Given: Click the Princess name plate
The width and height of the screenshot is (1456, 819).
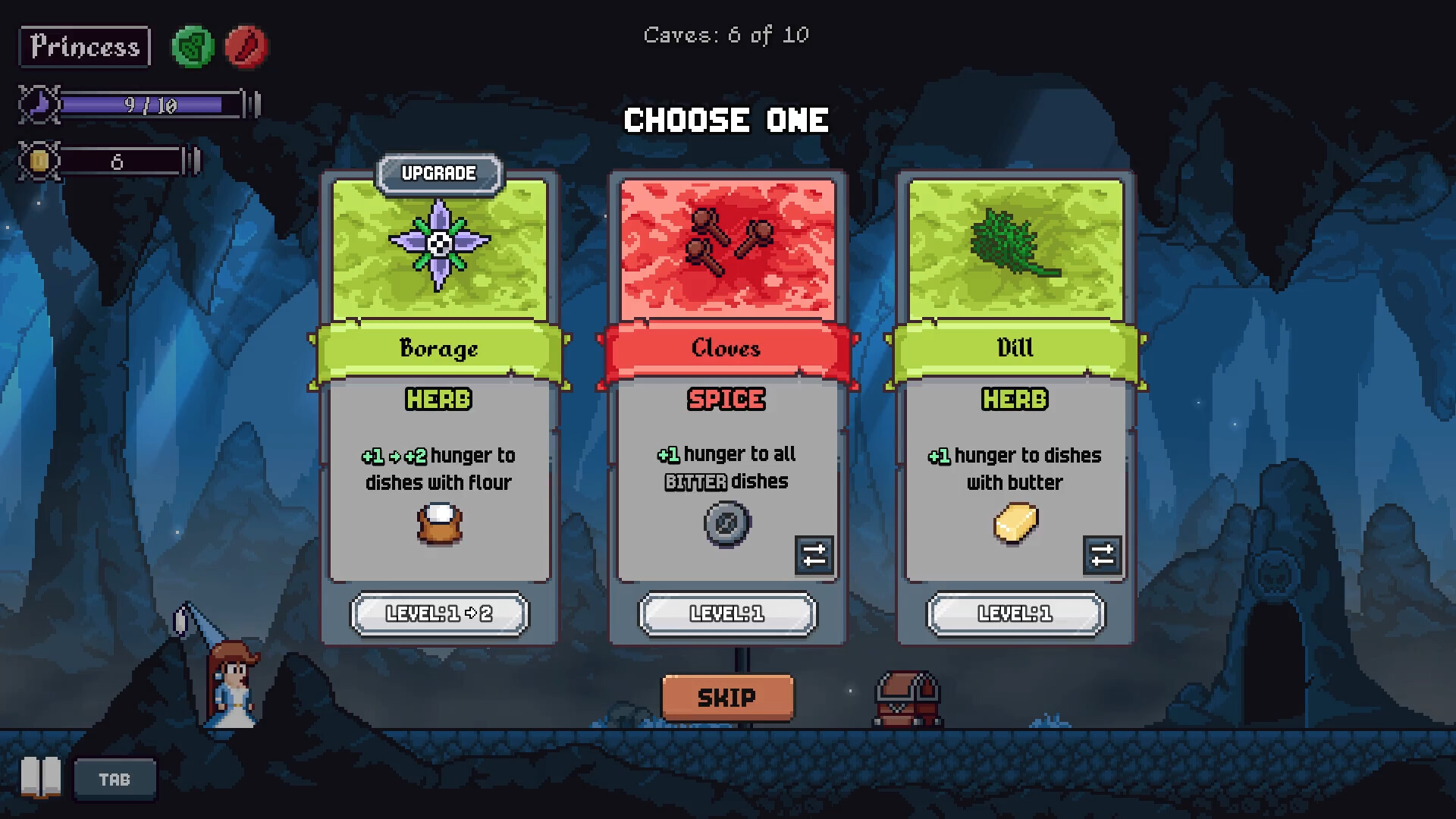Looking at the screenshot, I should click(83, 47).
